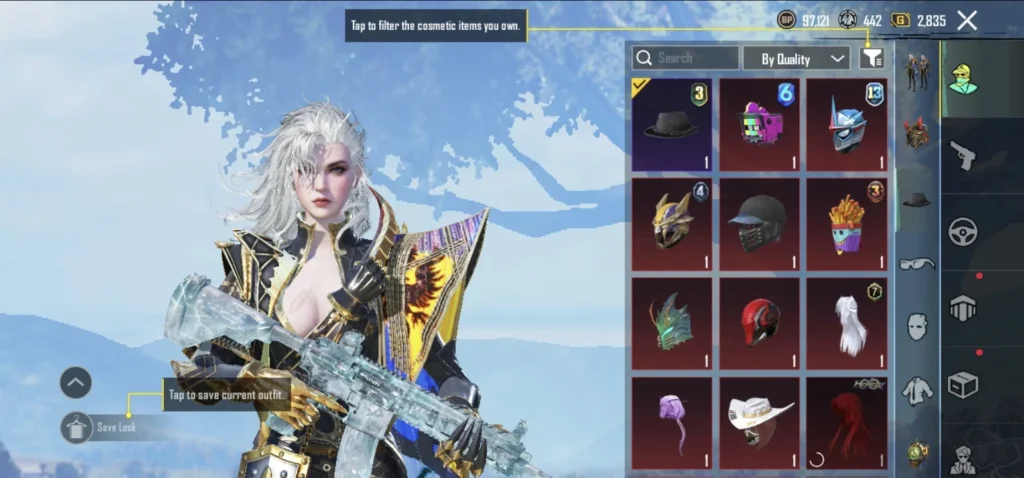This screenshot has width=1024, height=478.
Task: Filter to owned cosmetic items
Action: [872, 58]
